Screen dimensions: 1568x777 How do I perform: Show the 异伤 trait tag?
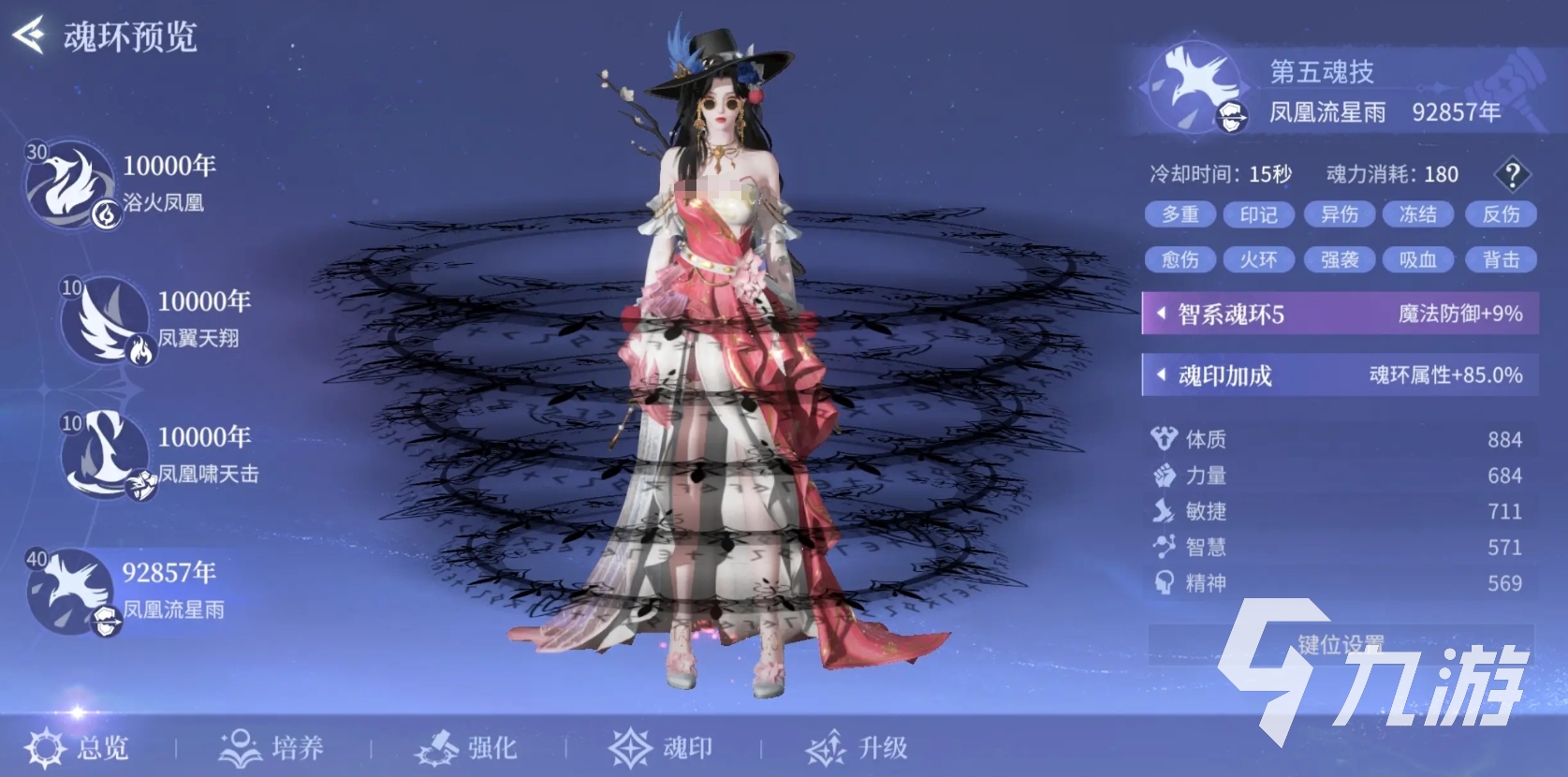point(1339,214)
